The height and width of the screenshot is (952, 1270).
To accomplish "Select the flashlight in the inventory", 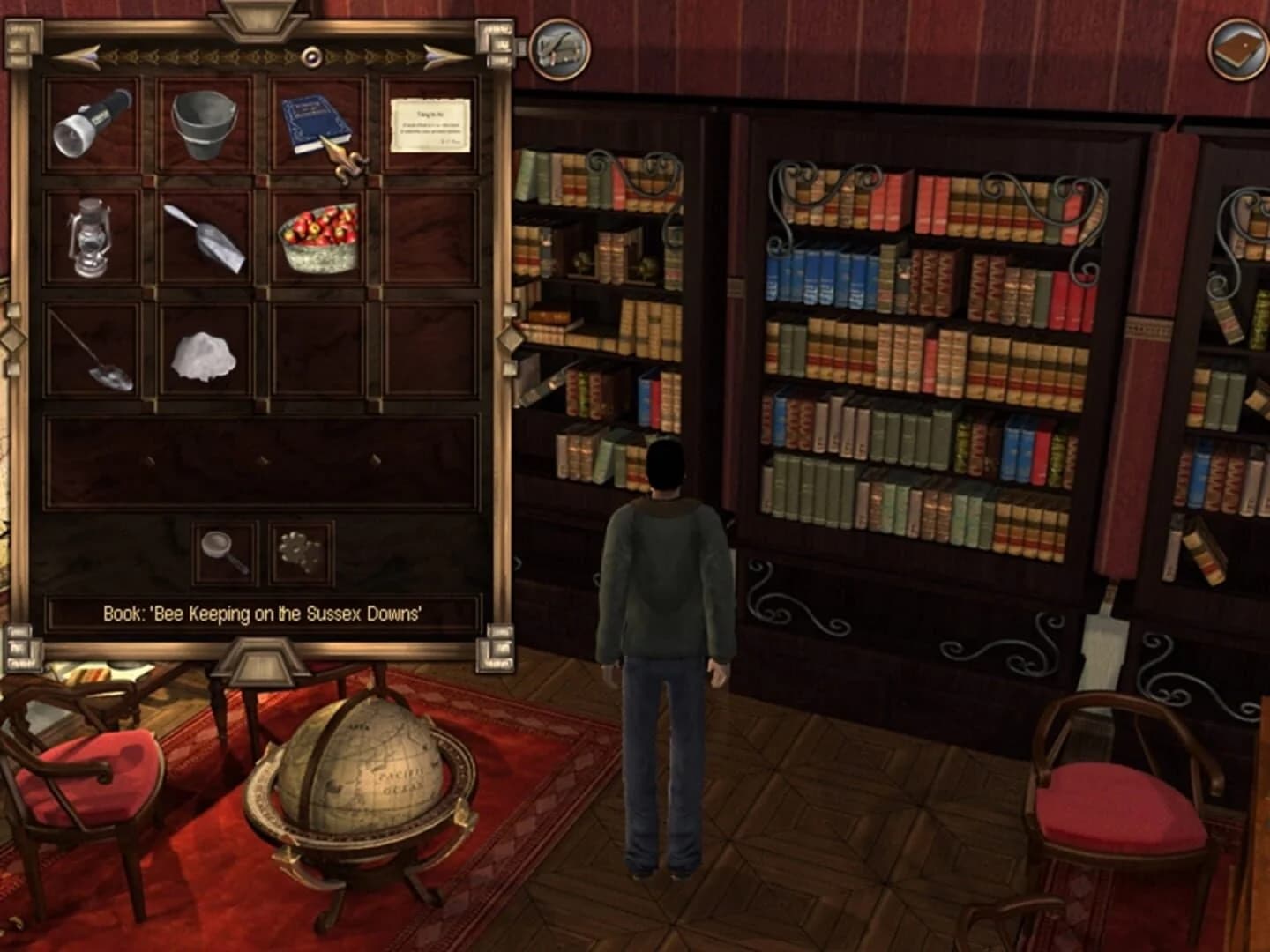I will click(84, 123).
